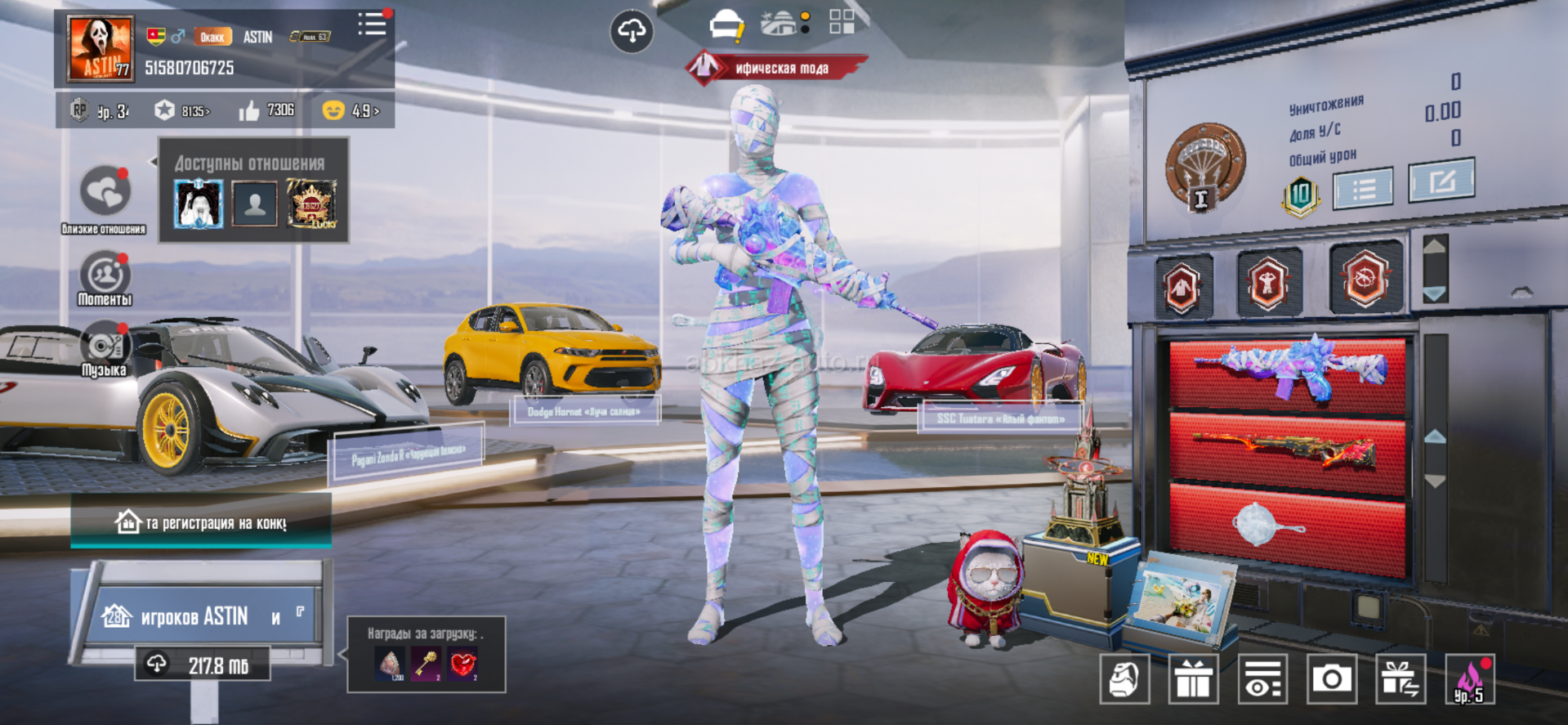Open the Мифическая мода banner

775,68
